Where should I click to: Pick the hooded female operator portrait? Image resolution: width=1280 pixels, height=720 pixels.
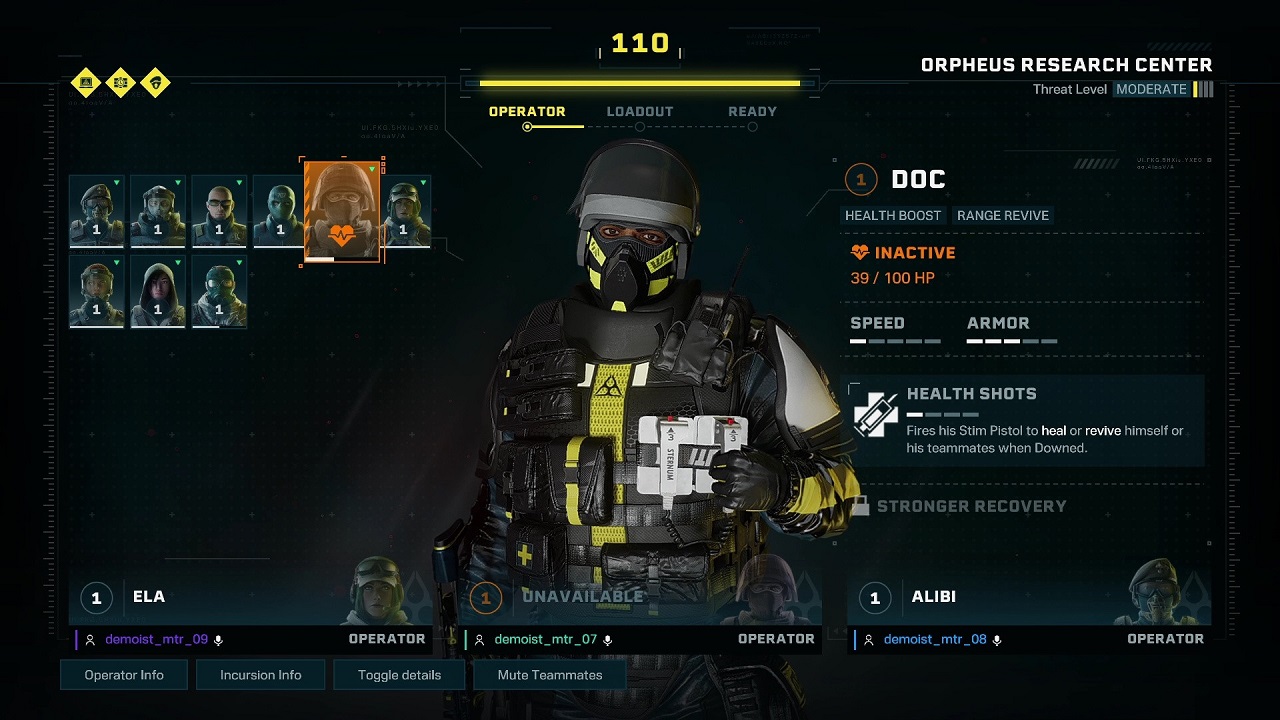point(157,291)
